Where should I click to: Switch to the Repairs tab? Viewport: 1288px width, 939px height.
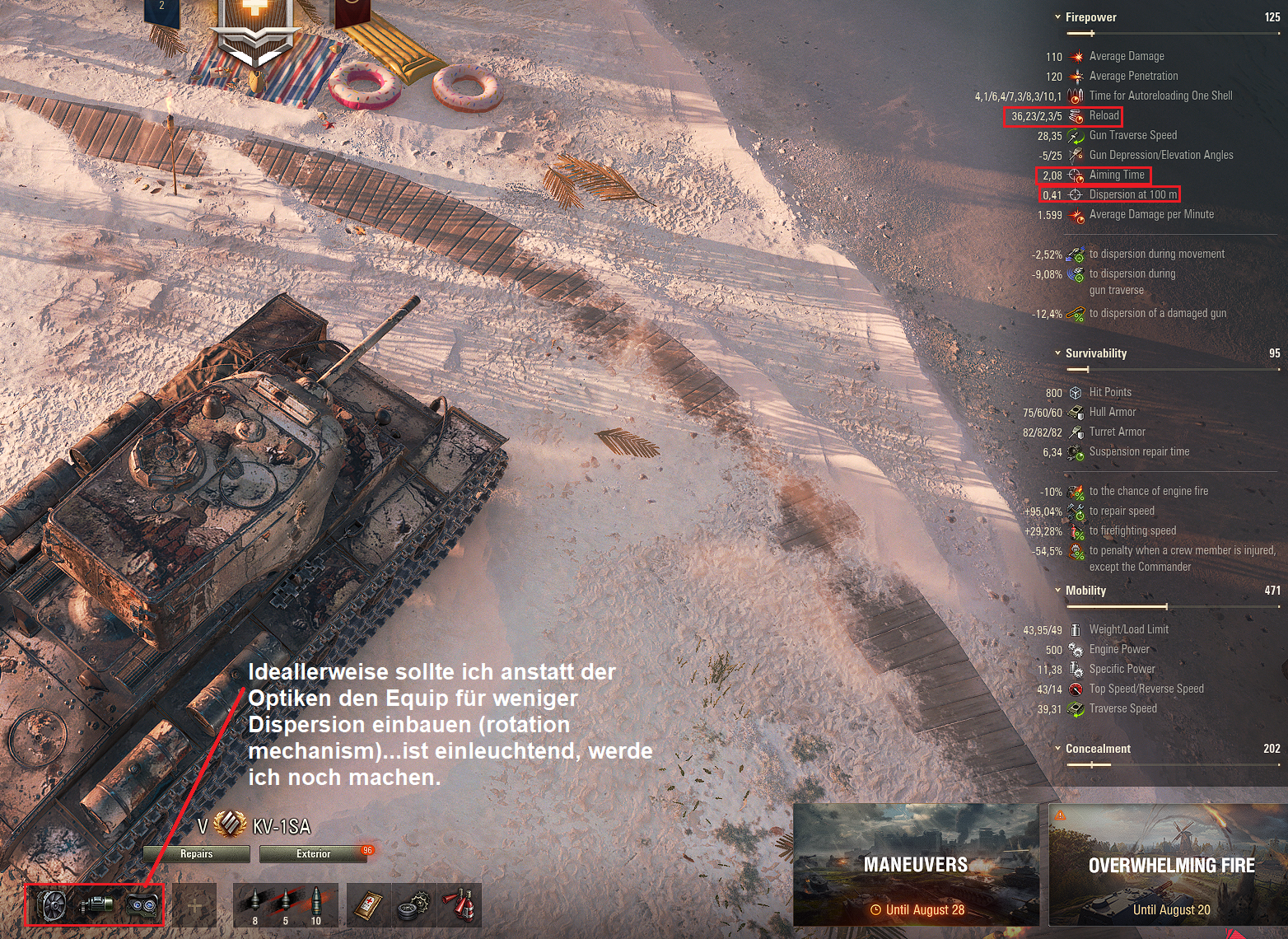click(x=197, y=854)
